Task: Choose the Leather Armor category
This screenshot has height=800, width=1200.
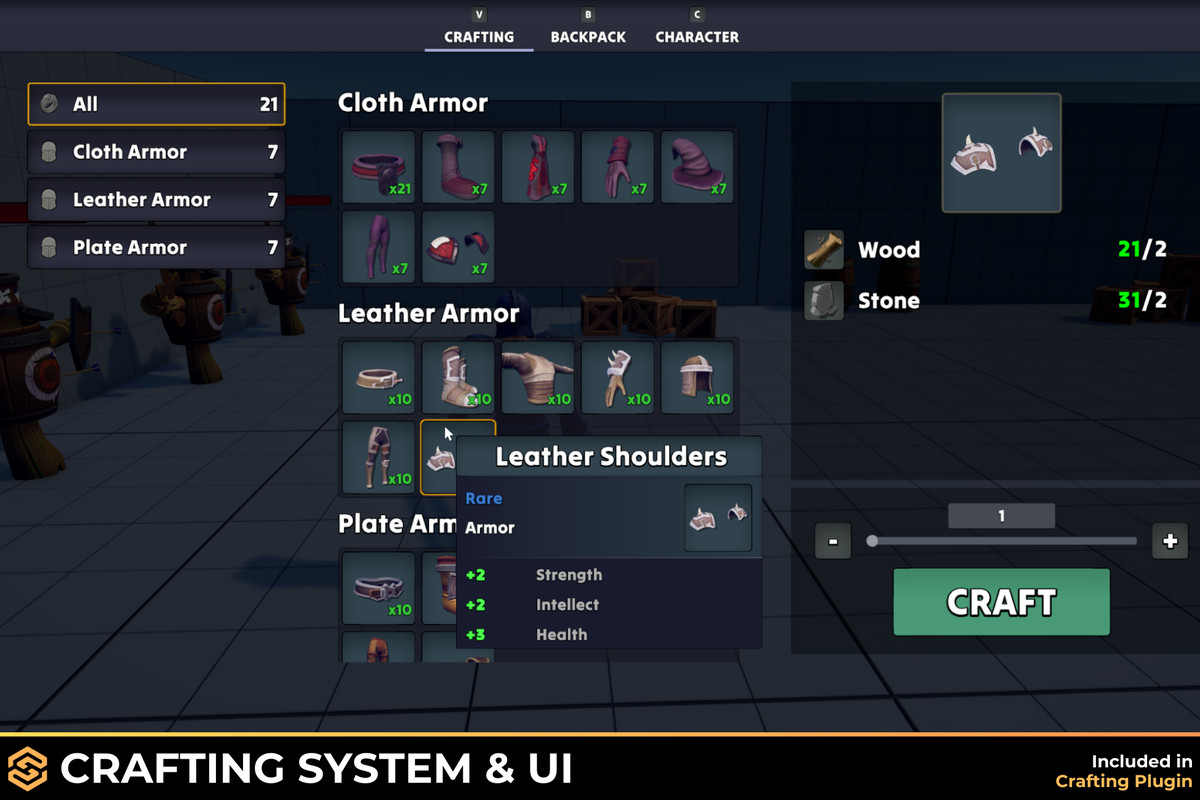Action: [x=156, y=200]
